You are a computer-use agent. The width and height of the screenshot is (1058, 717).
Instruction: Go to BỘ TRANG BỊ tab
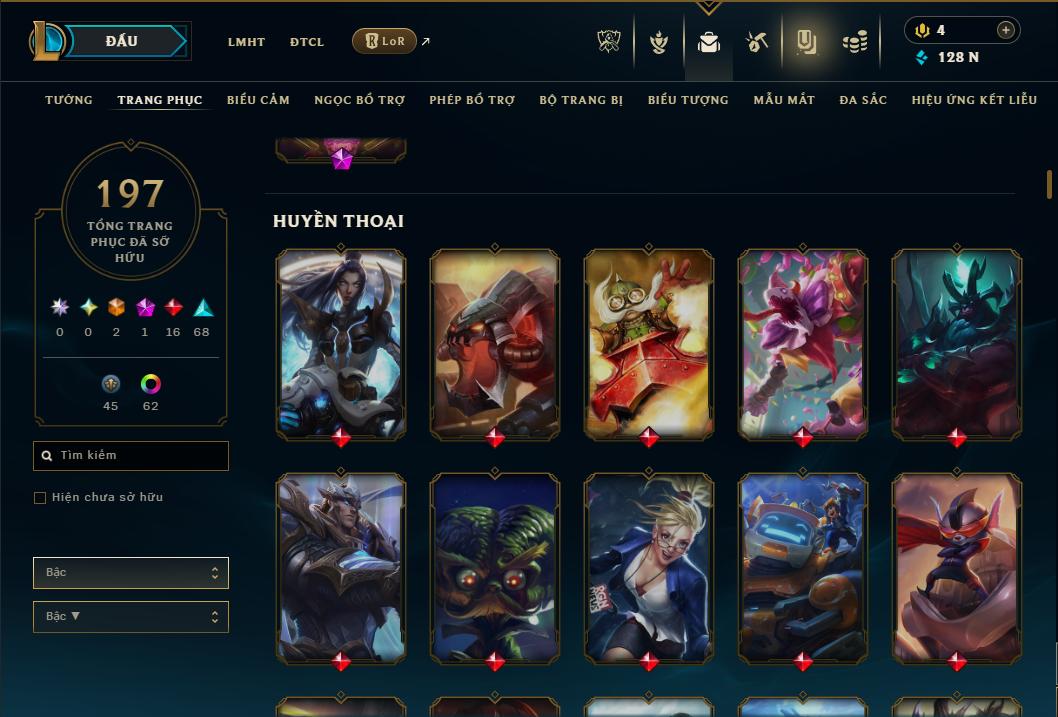(581, 100)
